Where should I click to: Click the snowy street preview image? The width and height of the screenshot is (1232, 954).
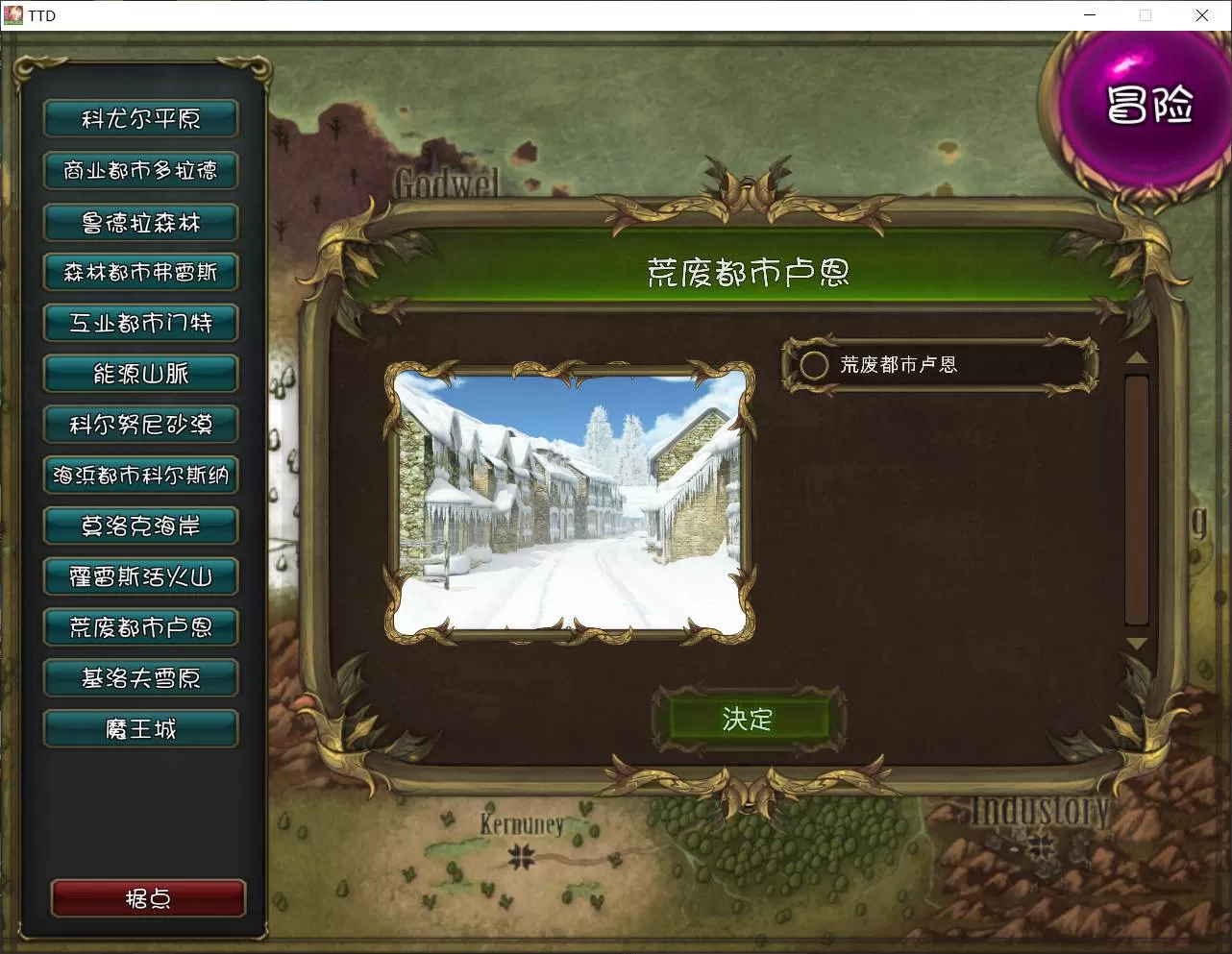569,501
